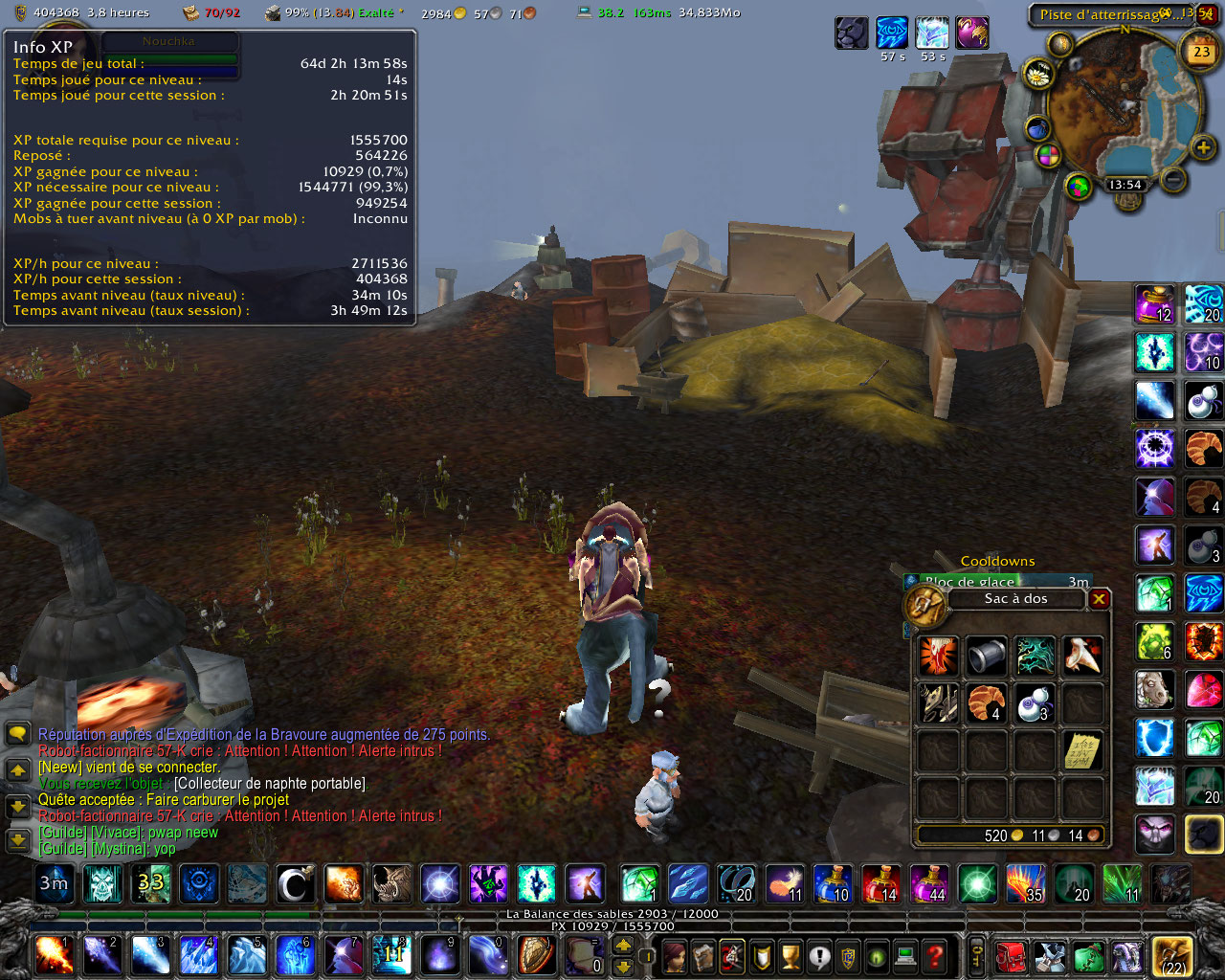Screen dimensions: 1225x980
Task: Open the character portrait micro button
Action: (675, 956)
